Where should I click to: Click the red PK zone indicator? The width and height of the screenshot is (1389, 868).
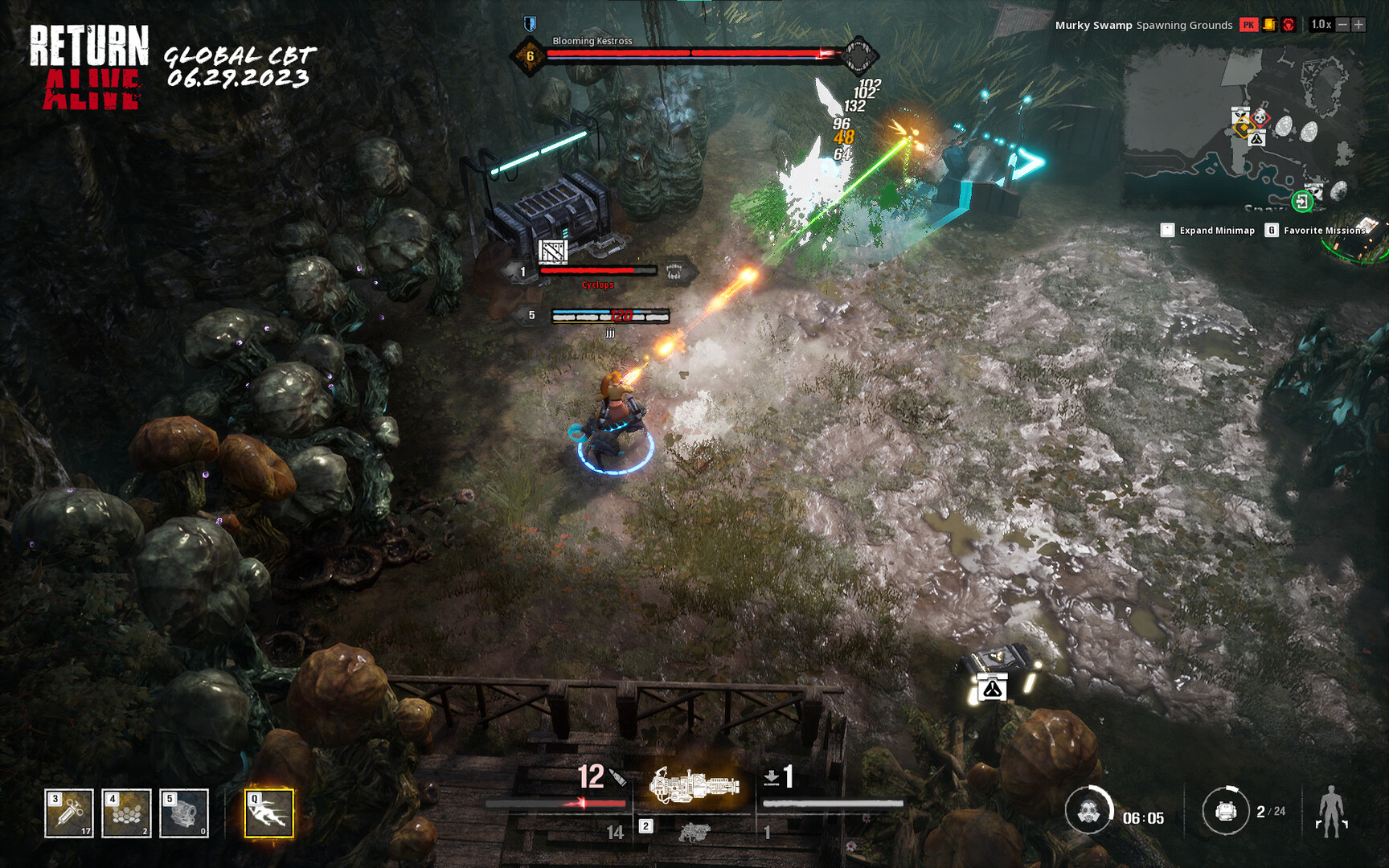coord(1249,25)
